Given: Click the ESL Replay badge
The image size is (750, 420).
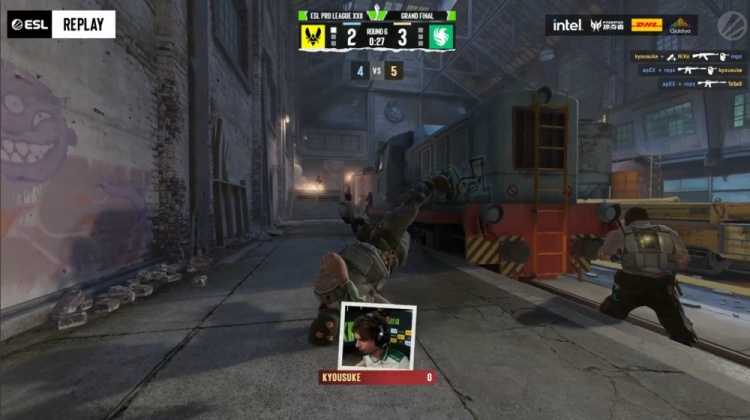Looking at the screenshot, I should [x=61, y=24].
